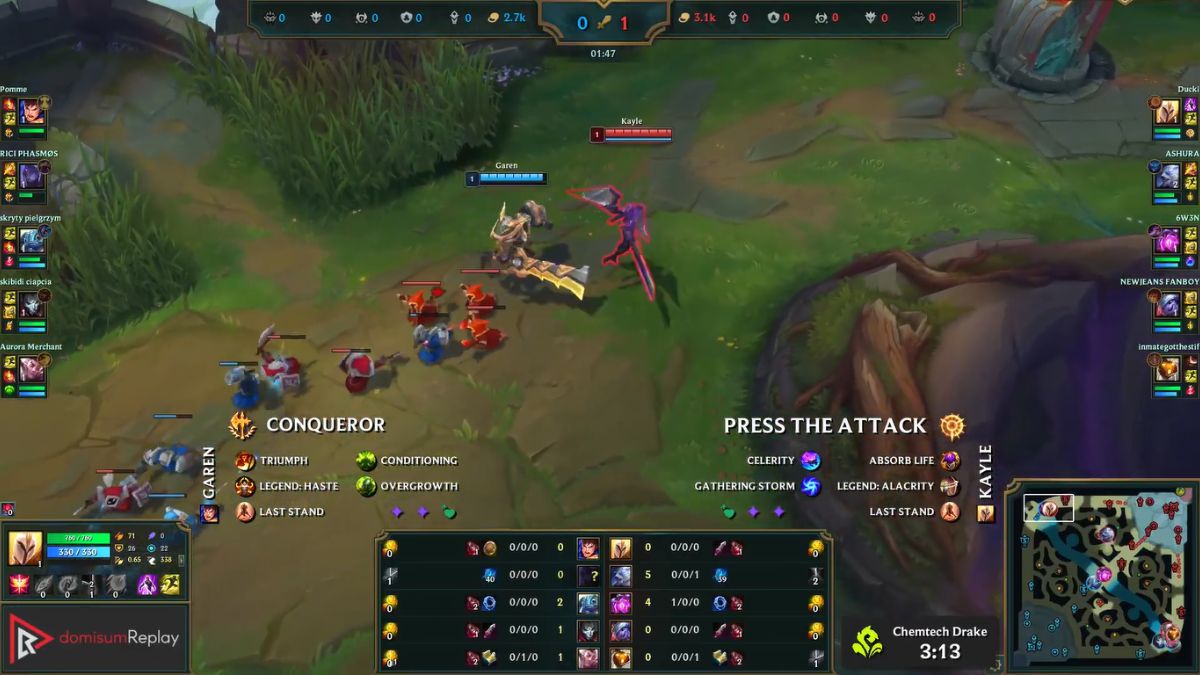Choose NEWJEANS FANBOY's champion portrait
This screenshot has width=1200, height=675.
pyautogui.click(x=1167, y=305)
